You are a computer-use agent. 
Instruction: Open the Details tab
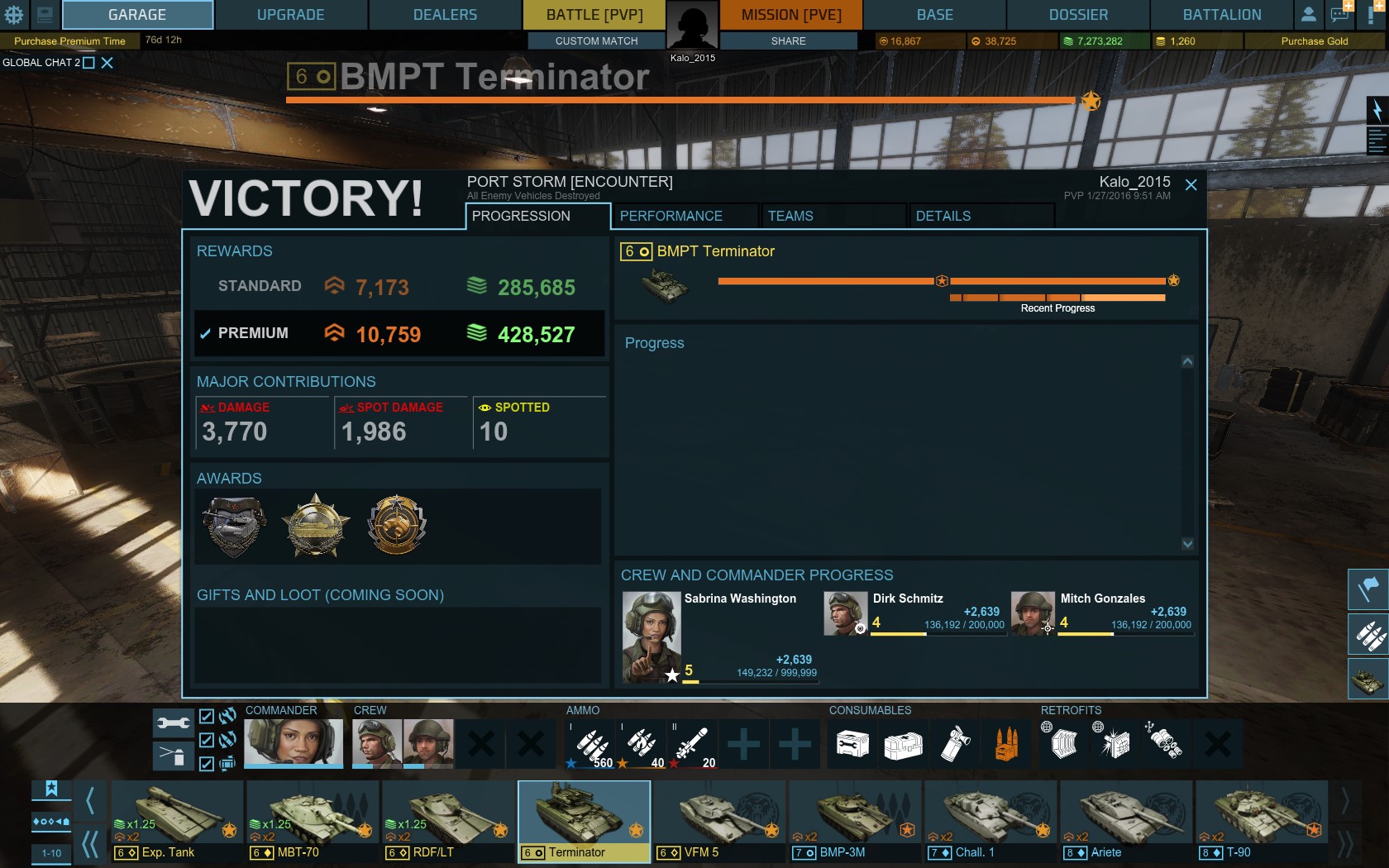tap(943, 216)
